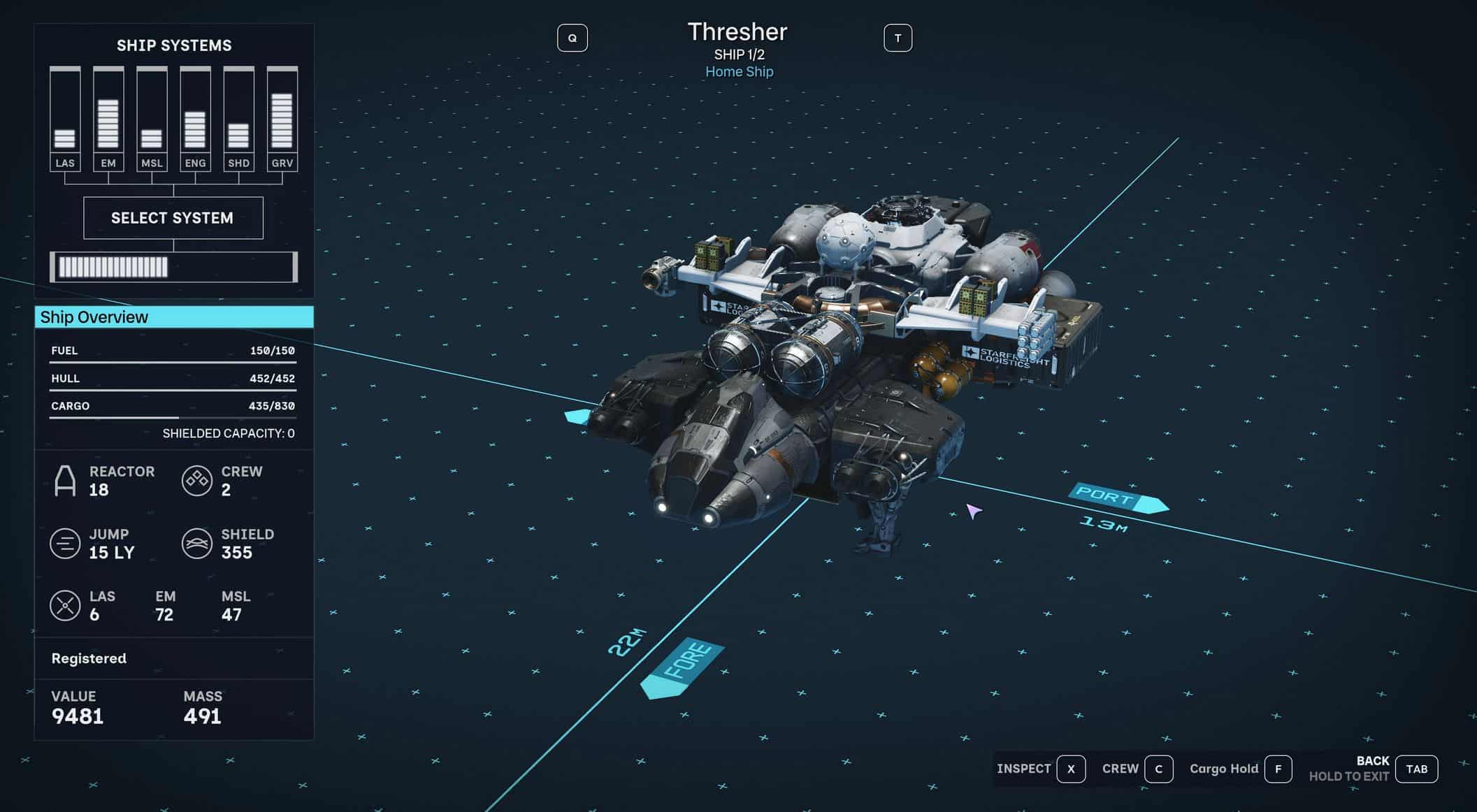Open the Crew assignment menu
Viewport: 1477px width, 812px height.
click(1158, 769)
